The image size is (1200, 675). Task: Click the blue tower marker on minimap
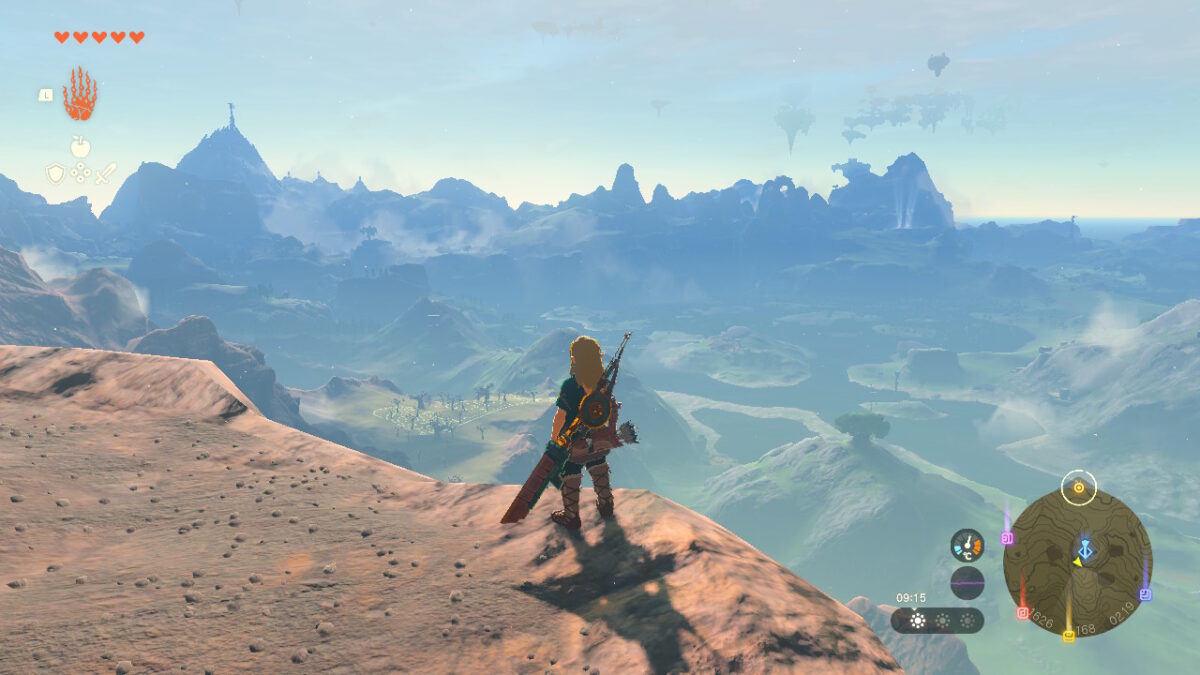point(1085,549)
